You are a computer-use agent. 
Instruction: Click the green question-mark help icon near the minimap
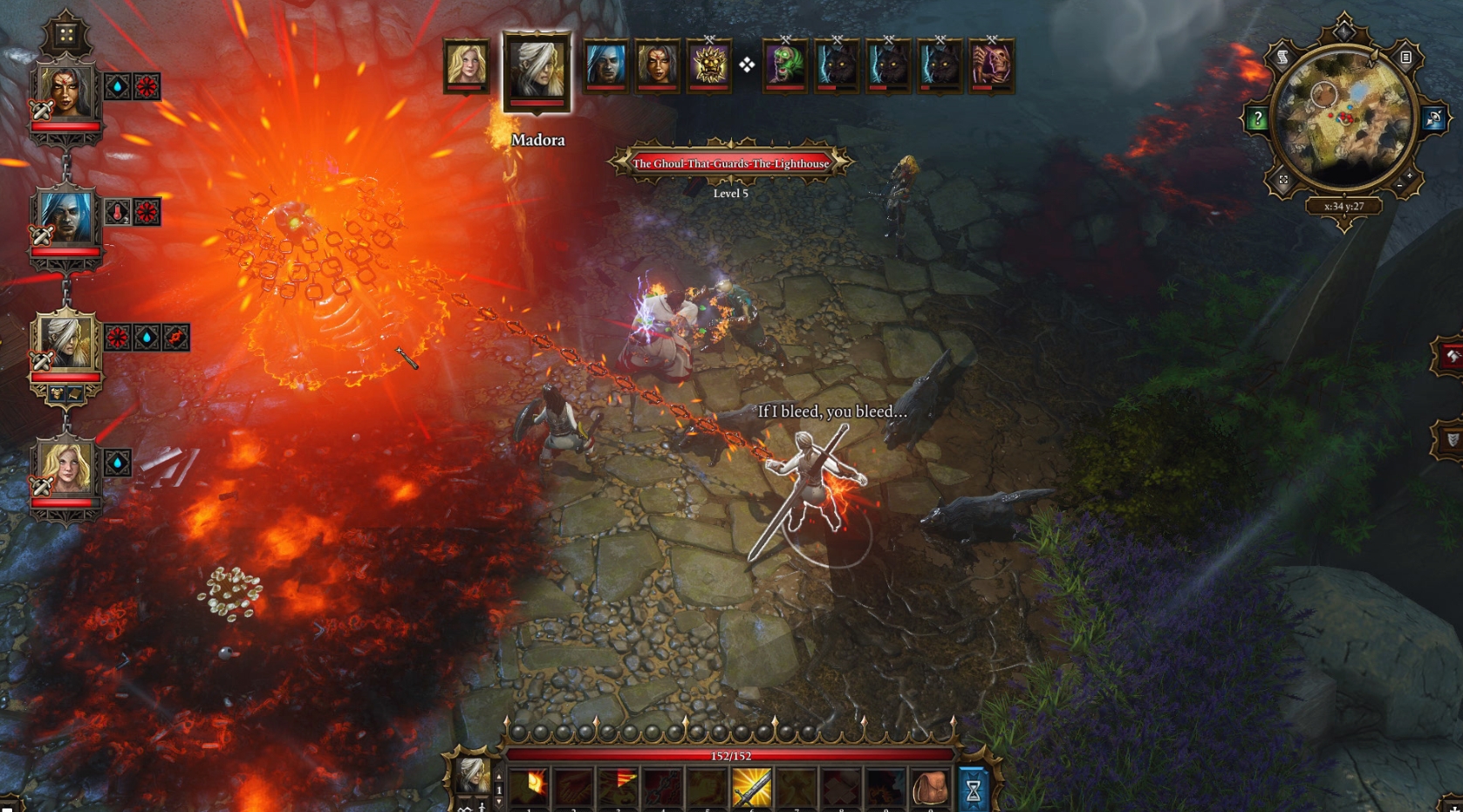(1258, 117)
